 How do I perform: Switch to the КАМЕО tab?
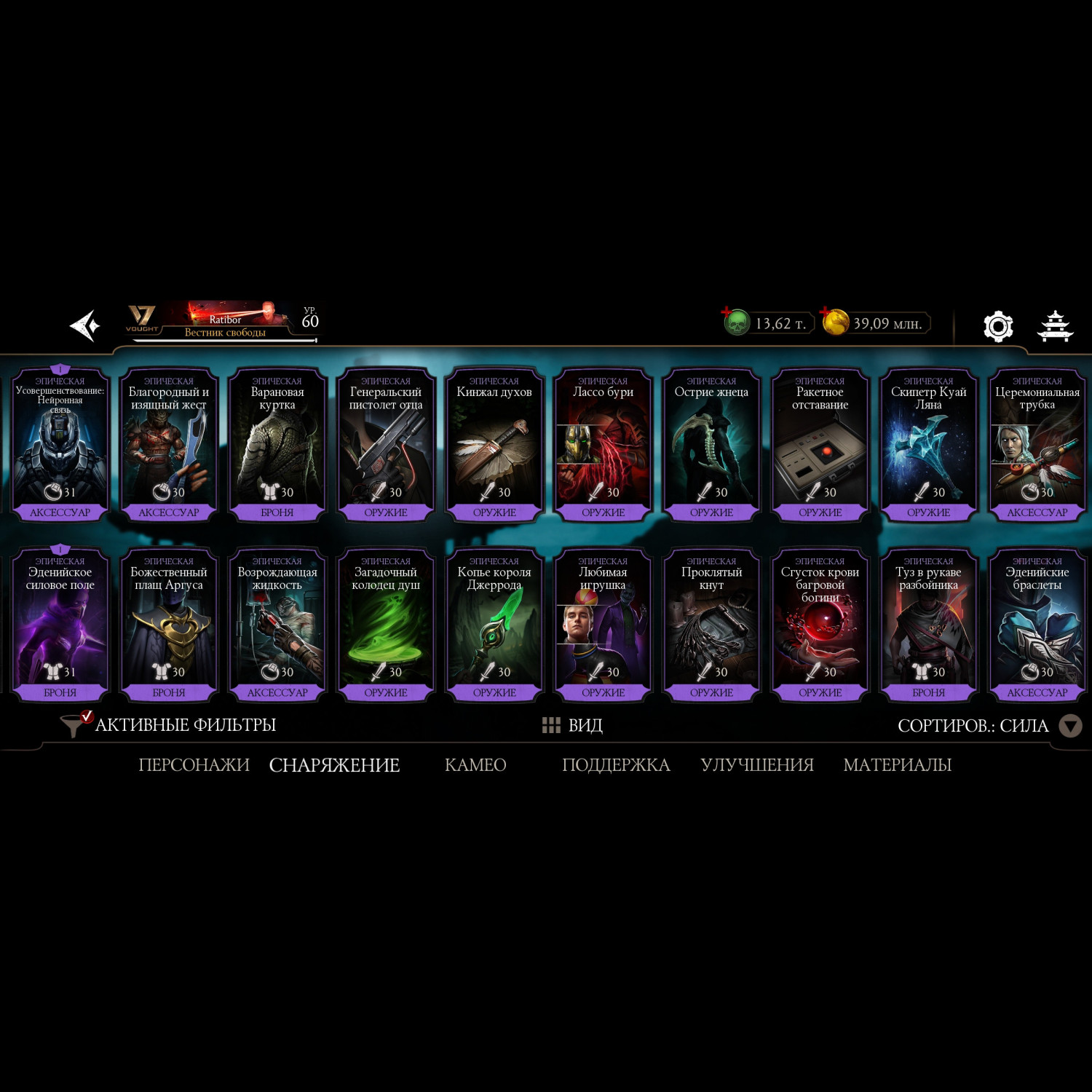(475, 765)
